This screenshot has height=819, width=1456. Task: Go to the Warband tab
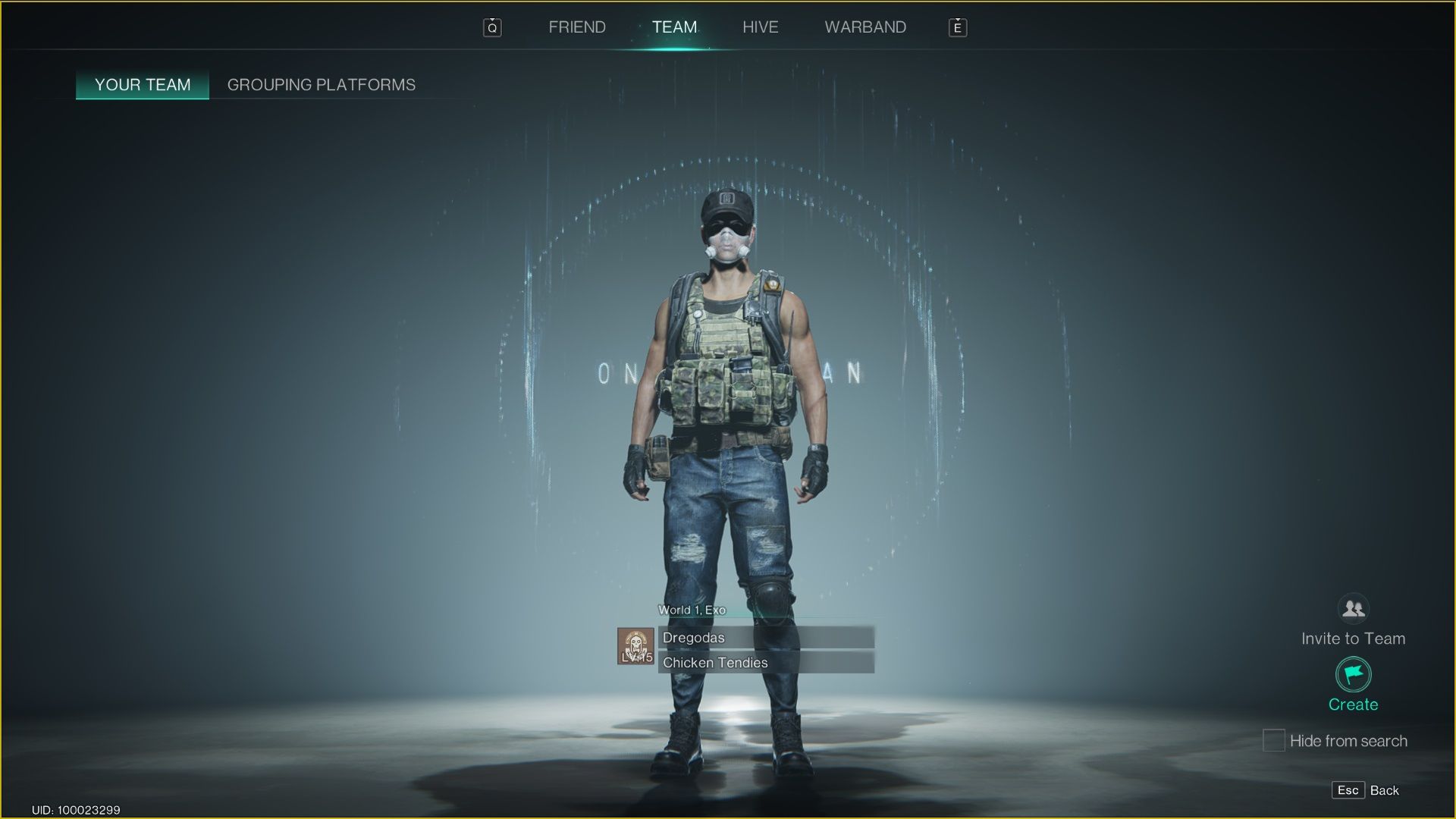click(x=865, y=27)
